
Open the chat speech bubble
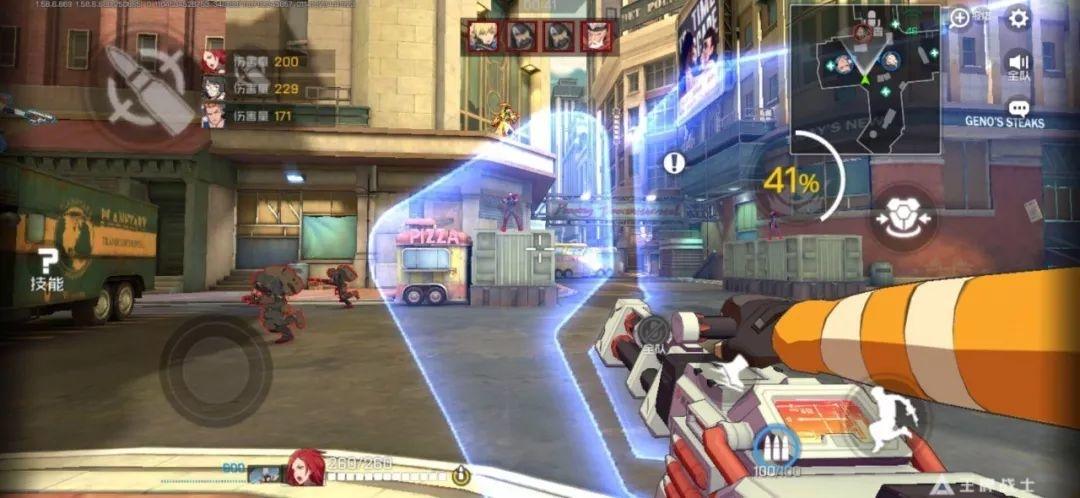[x=1018, y=108]
